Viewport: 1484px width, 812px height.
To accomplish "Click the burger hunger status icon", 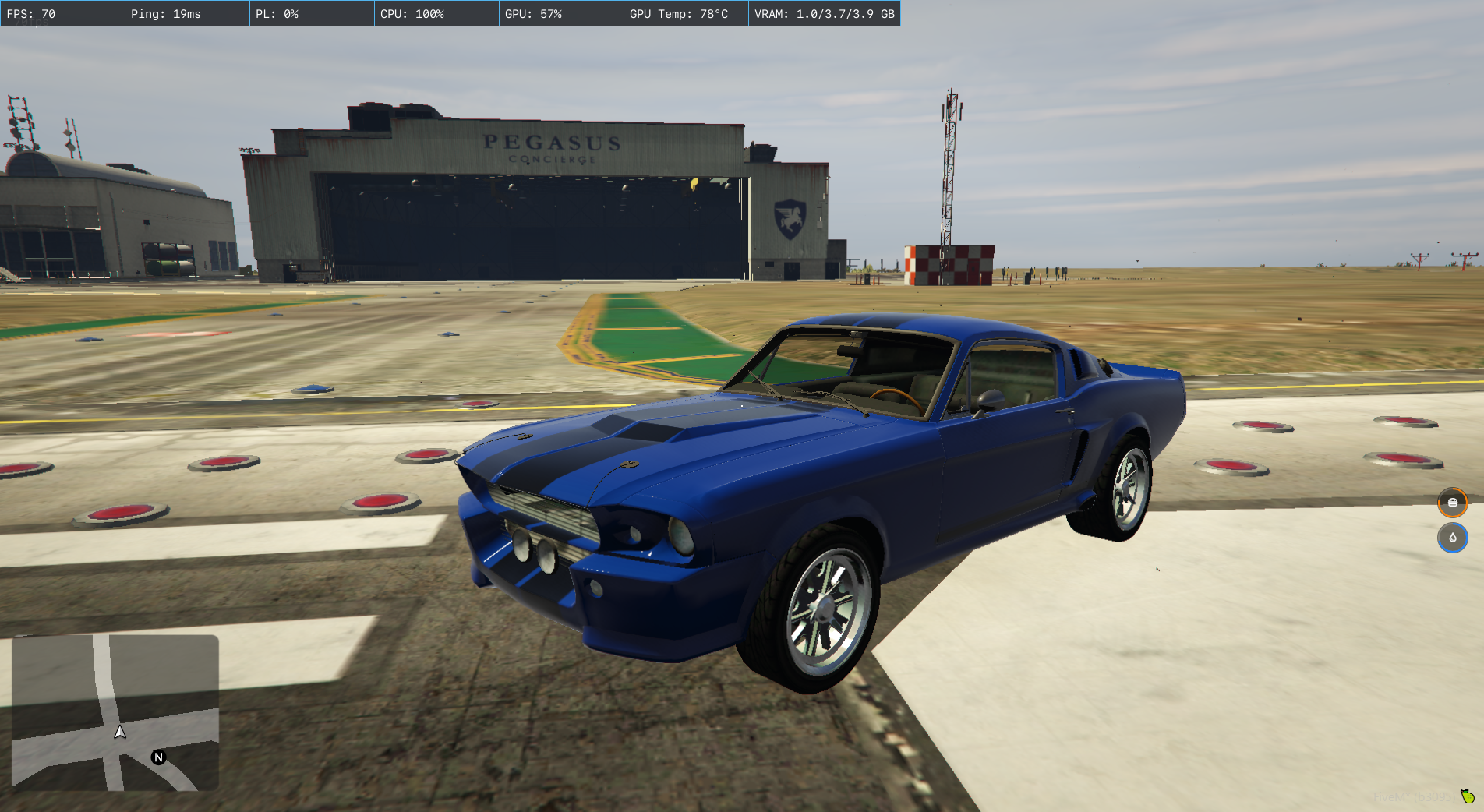I will click(1452, 503).
